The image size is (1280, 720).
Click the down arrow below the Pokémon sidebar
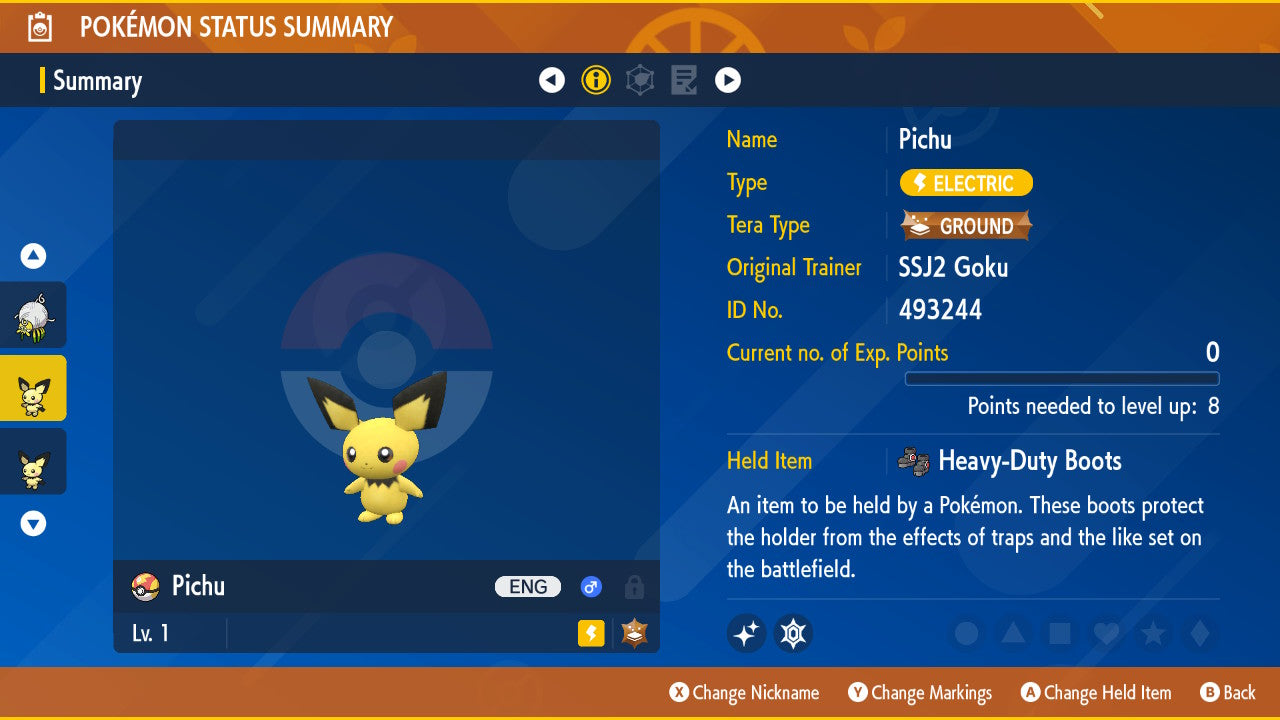(x=32, y=522)
